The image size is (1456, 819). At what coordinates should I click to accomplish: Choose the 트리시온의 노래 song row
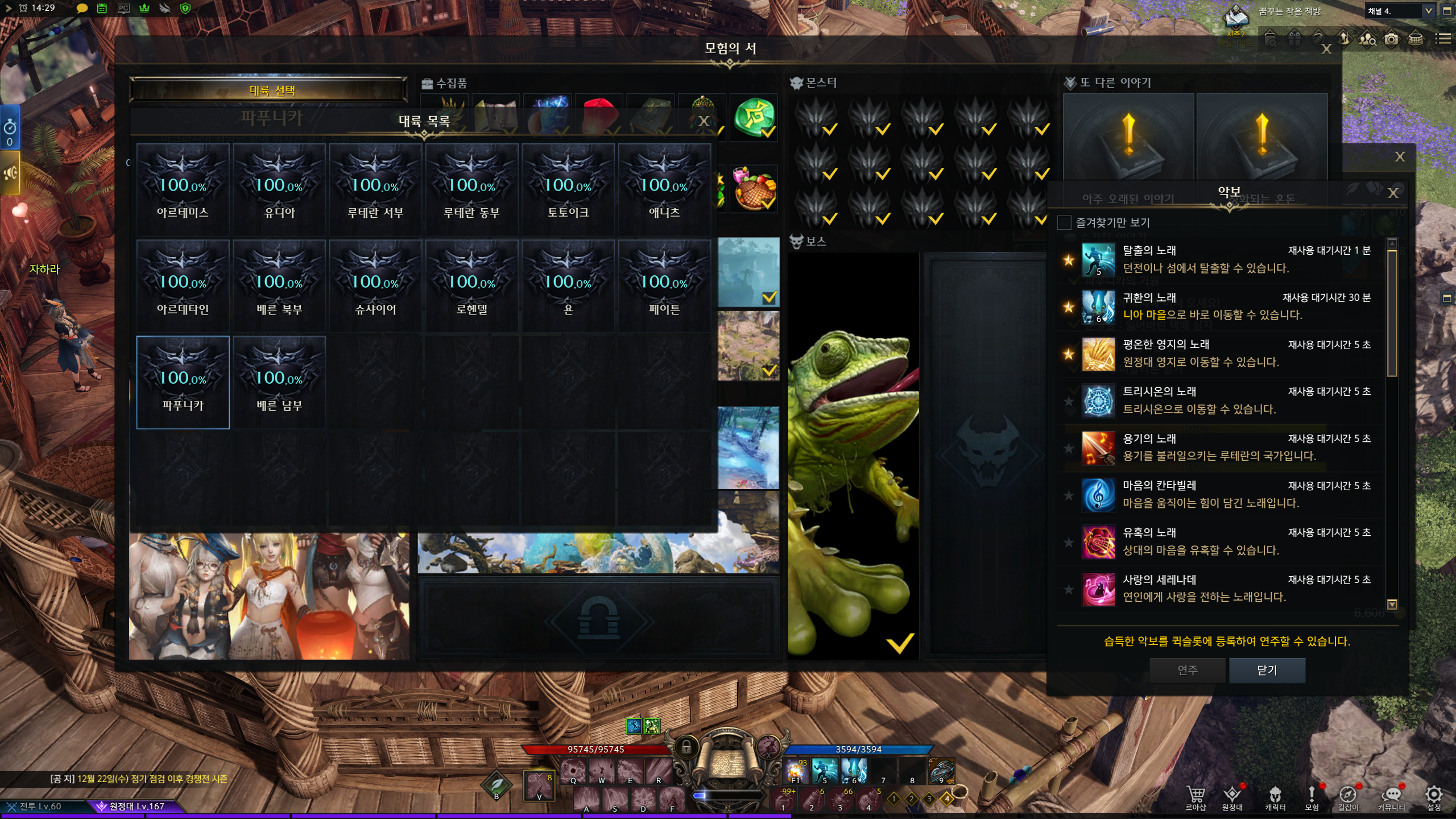1223,400
